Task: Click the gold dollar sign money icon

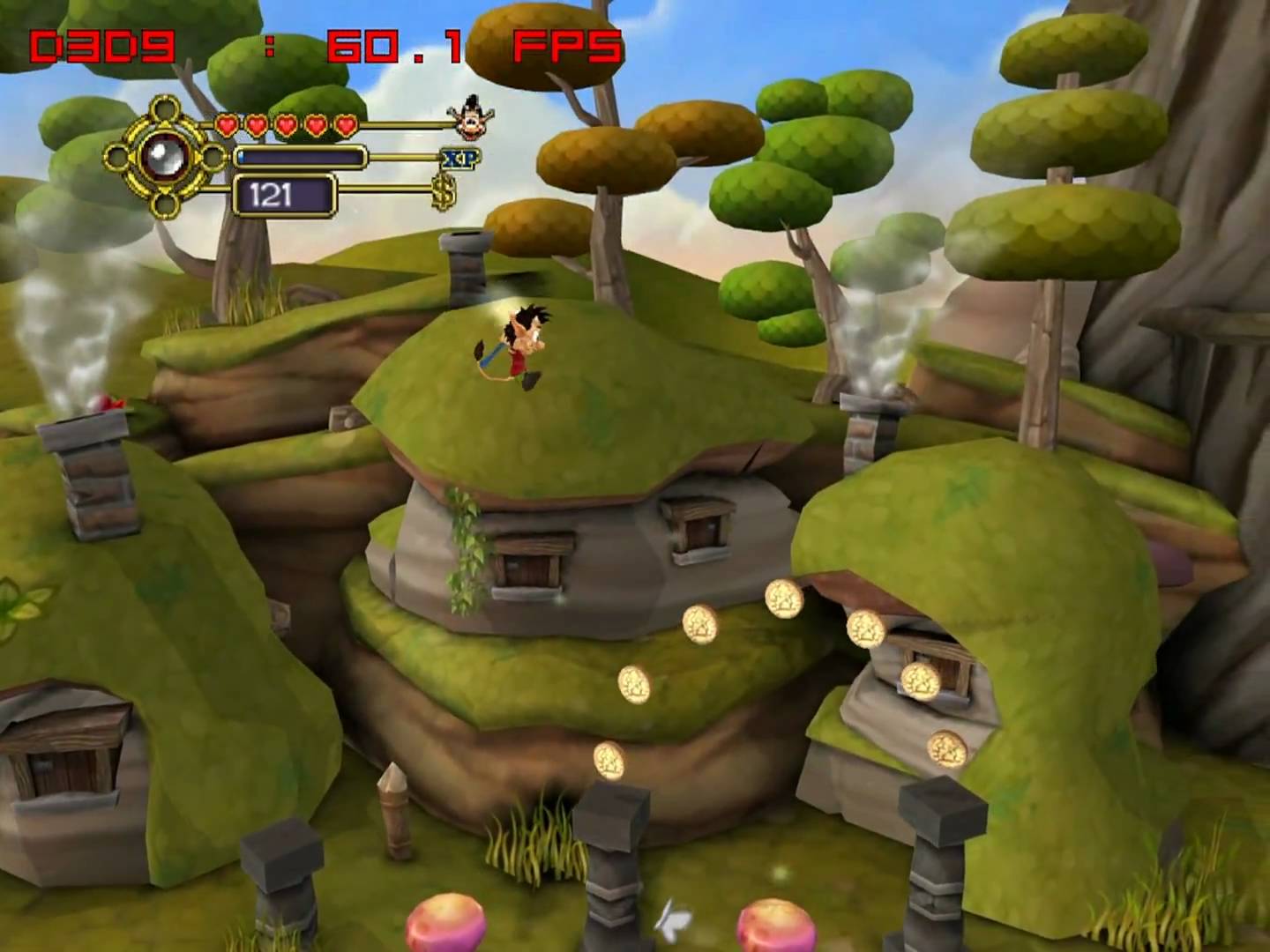Action: pos(444,193)
